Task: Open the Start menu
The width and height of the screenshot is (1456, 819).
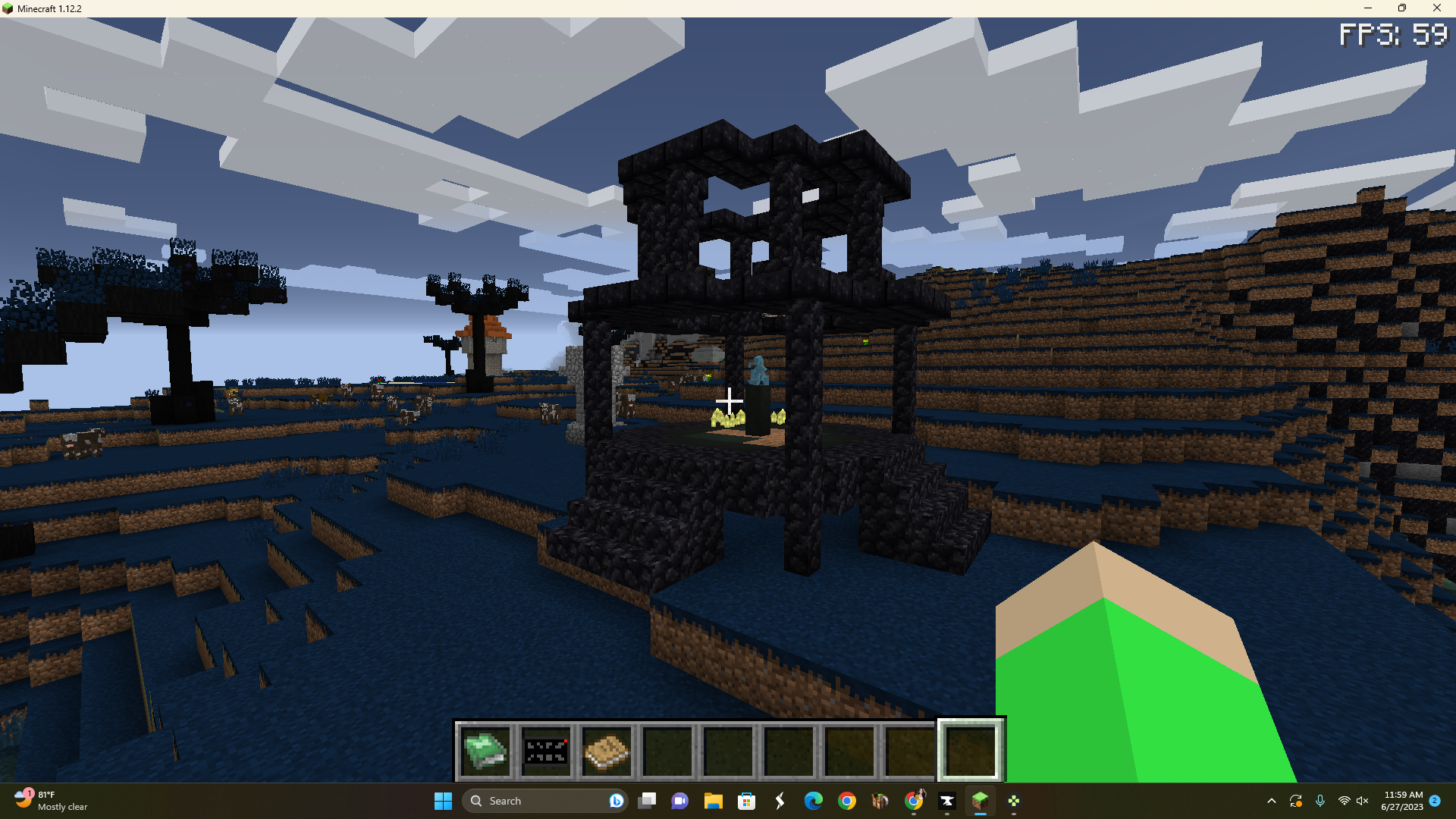Action: 444,801
